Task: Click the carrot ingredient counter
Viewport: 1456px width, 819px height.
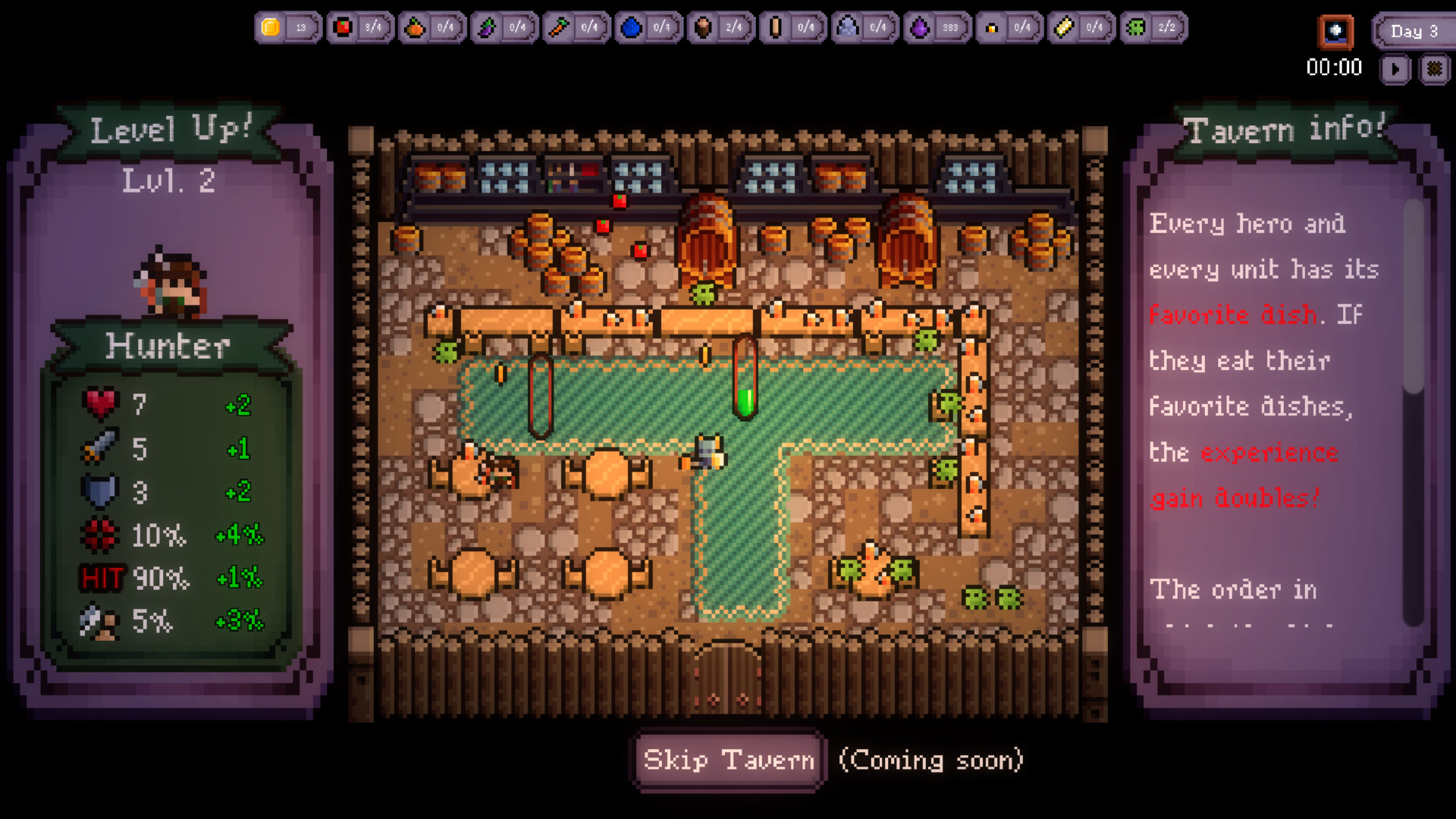Action: pos(589,27)
